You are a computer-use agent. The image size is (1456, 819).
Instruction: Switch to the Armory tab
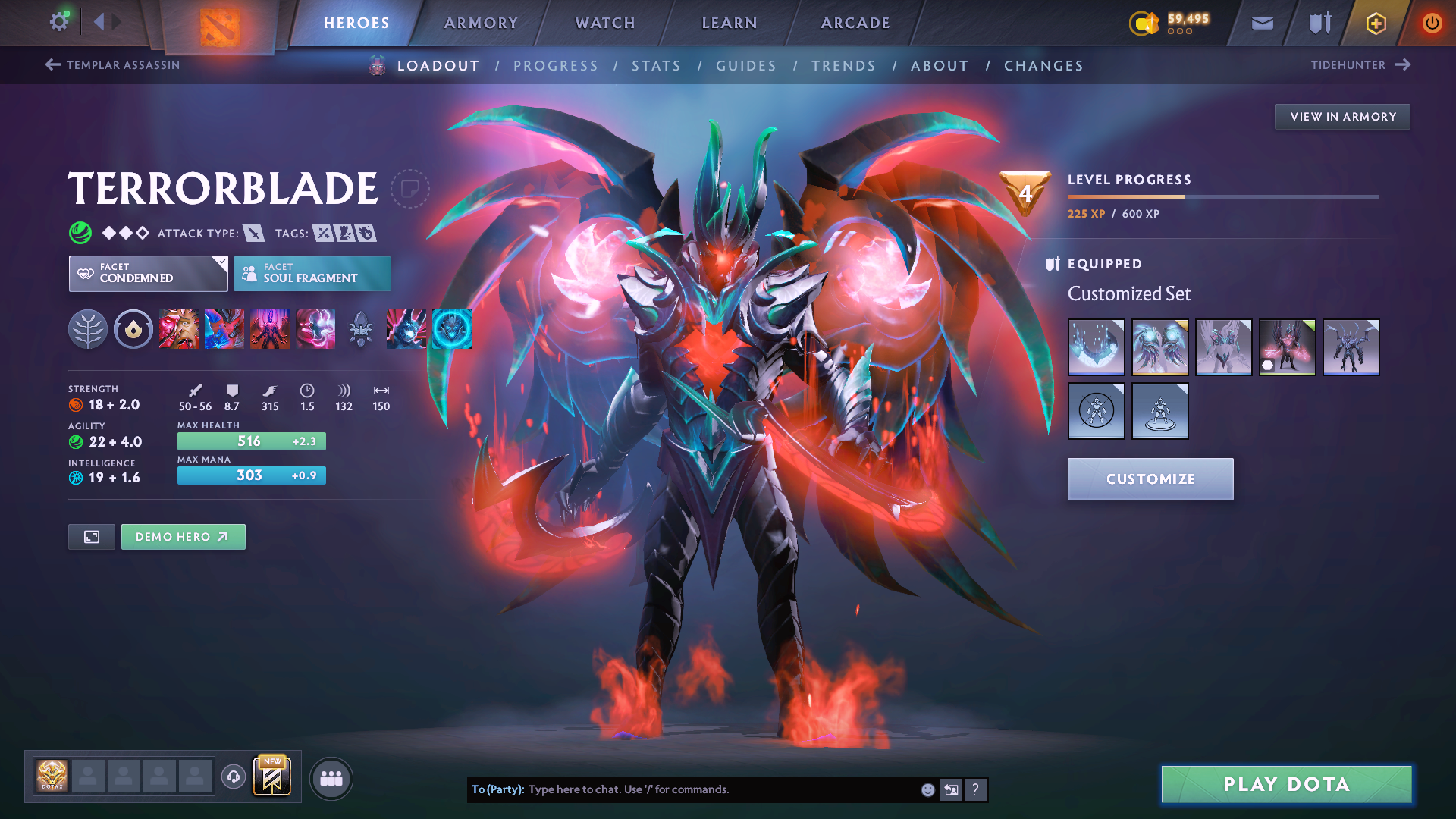click(x=481, y=23)
